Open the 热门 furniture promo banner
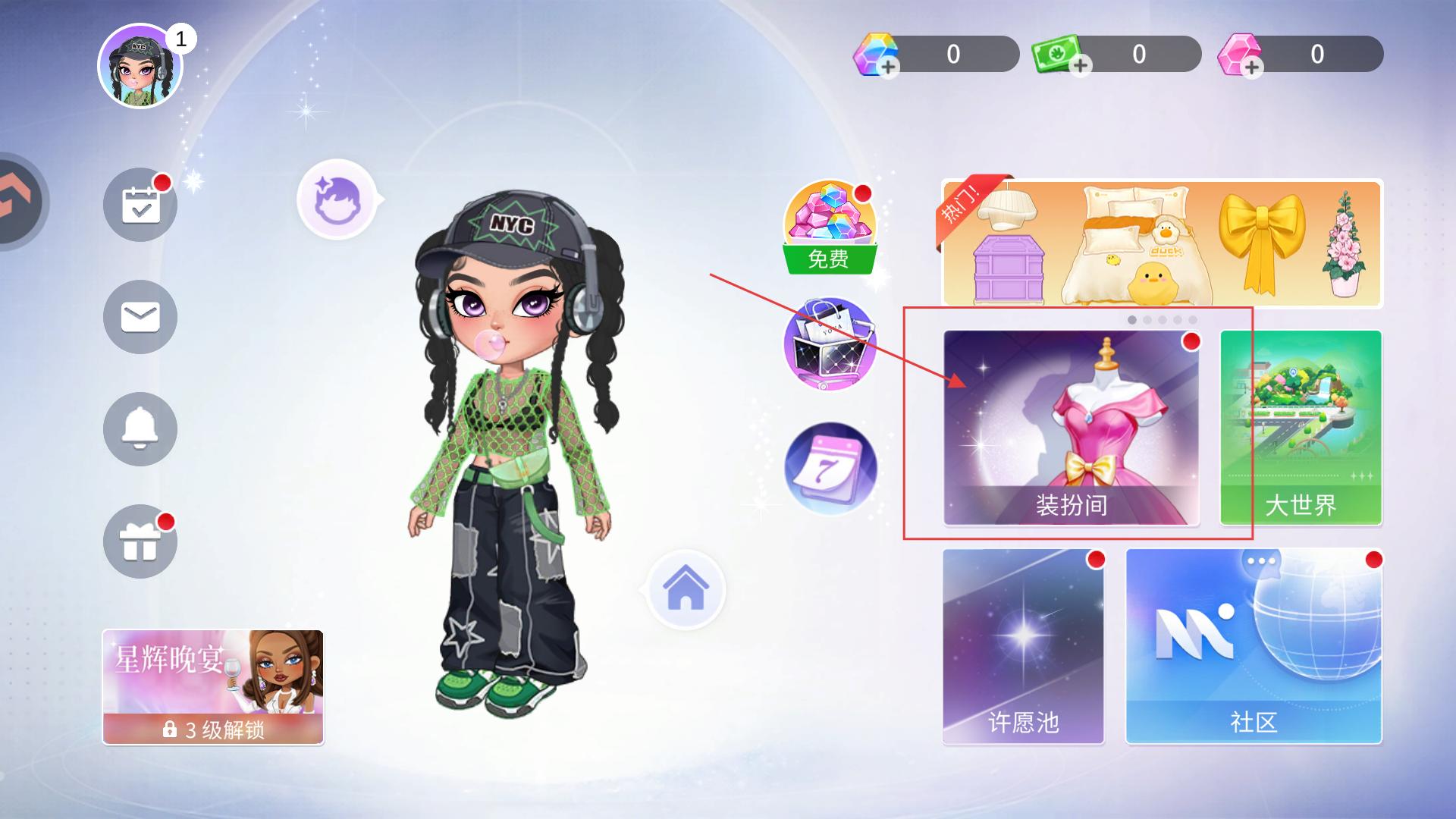 (1162, 243)
